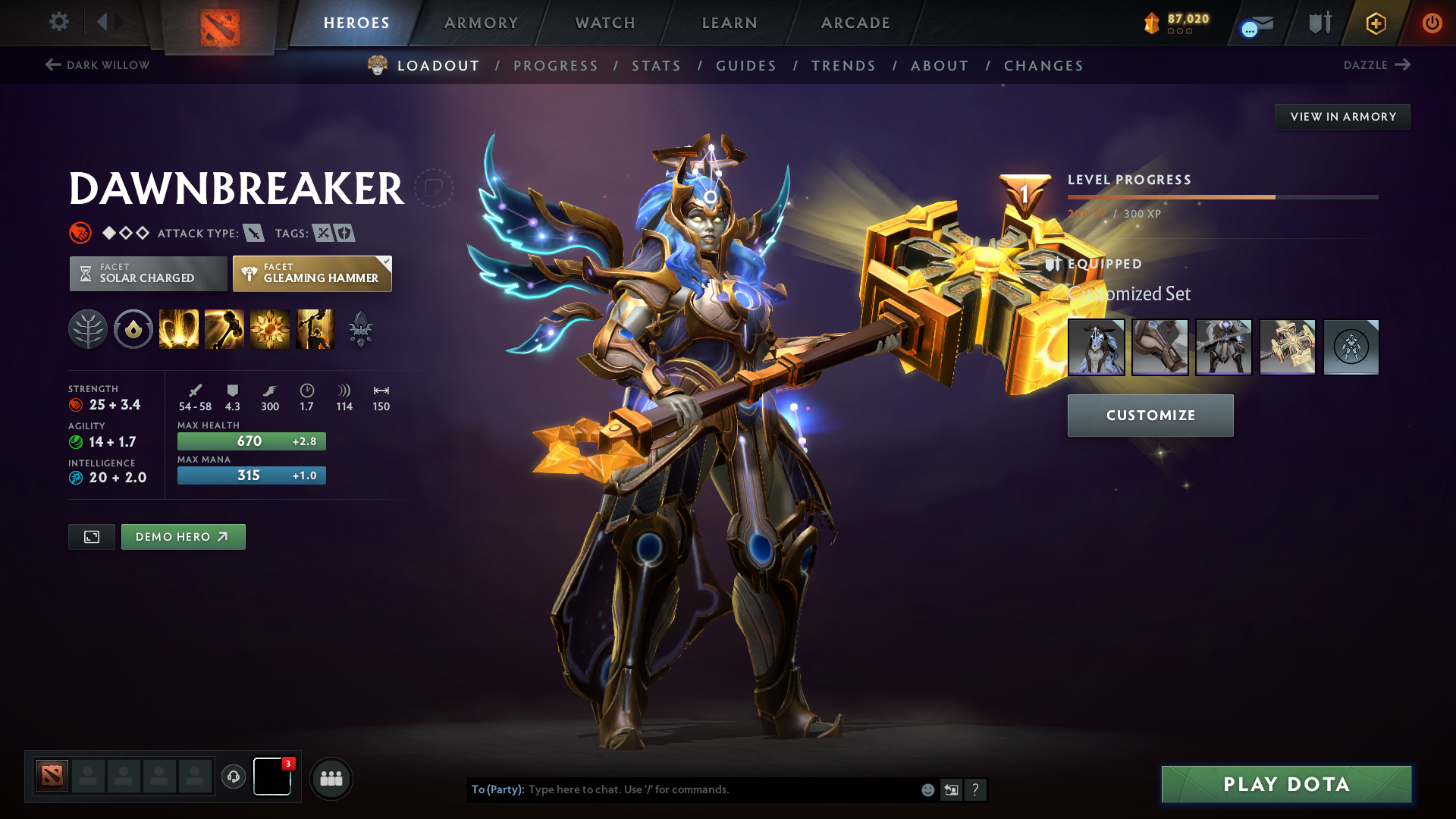Viewport: 1456px width, 819px height.
Task: Toggle the full body visibility slot
Action: (1351, 347)
